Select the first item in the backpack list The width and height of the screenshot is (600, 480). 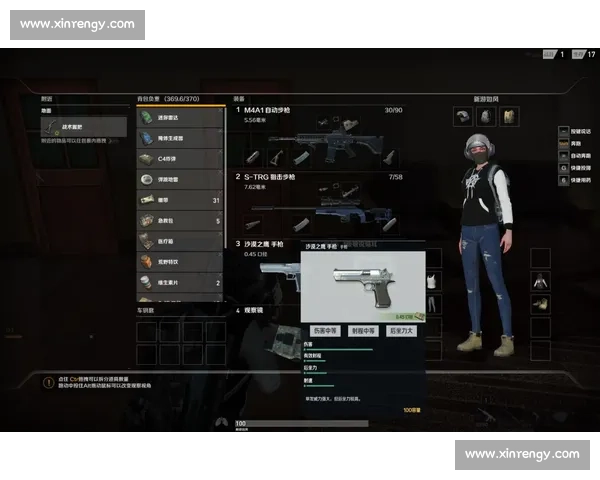point(180,117)
